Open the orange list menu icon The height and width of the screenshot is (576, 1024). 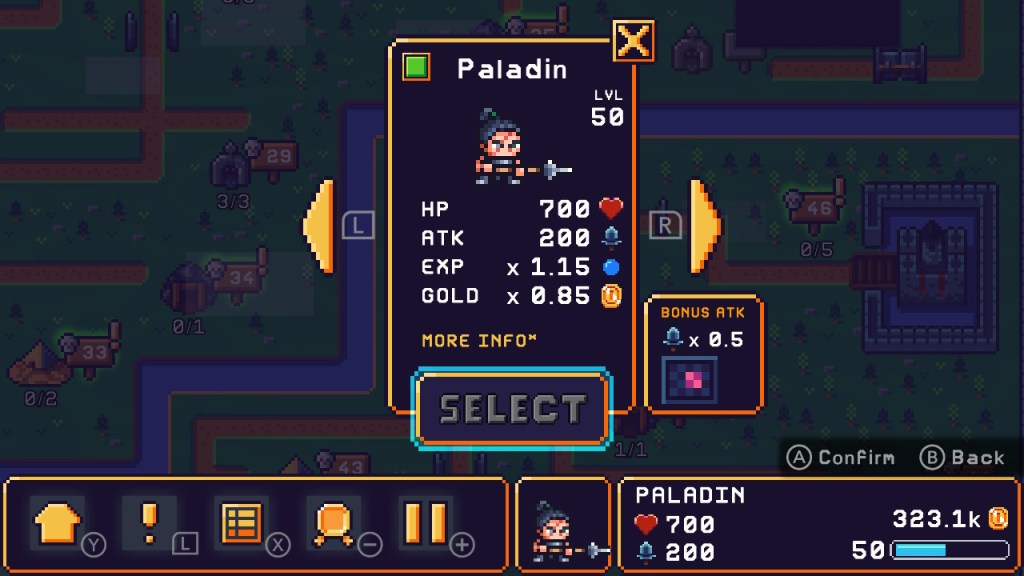tap(241, 523)
